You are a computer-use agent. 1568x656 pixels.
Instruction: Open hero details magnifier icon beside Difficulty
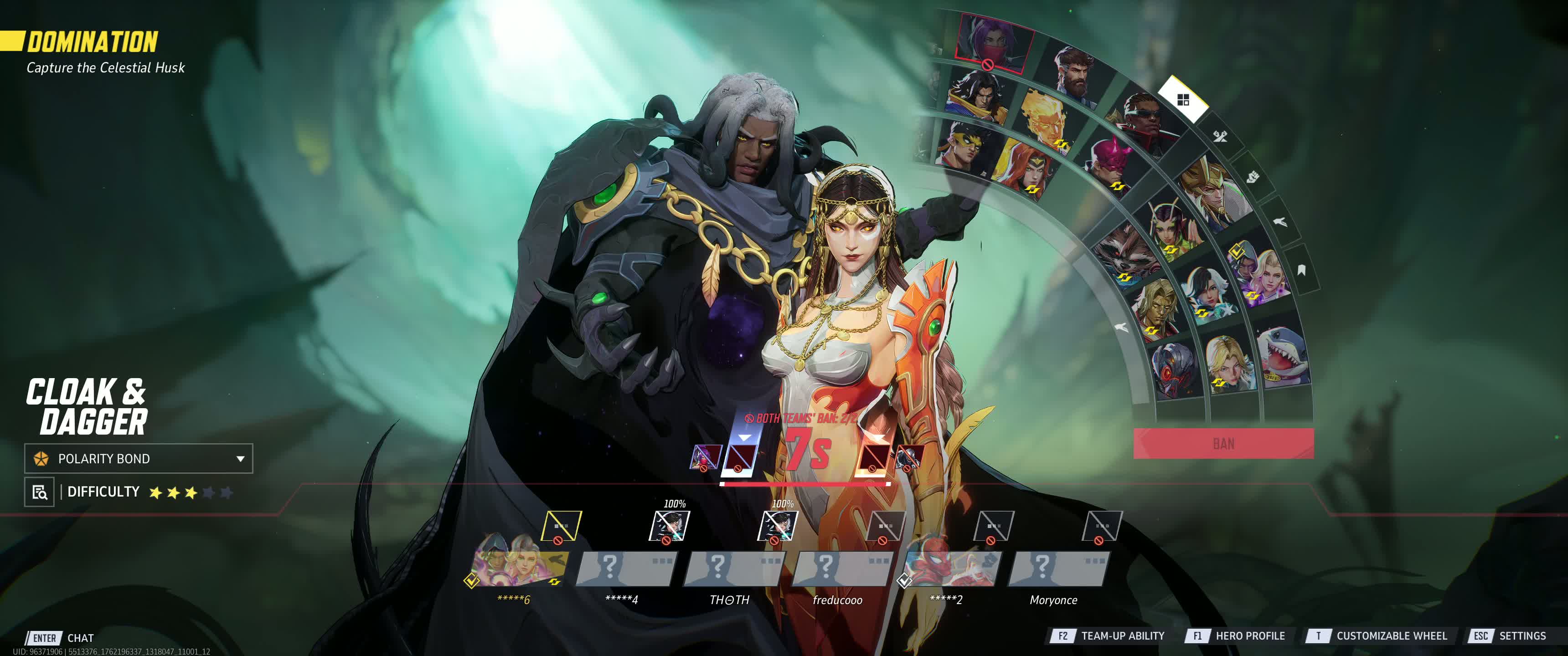tap(40, 492)
